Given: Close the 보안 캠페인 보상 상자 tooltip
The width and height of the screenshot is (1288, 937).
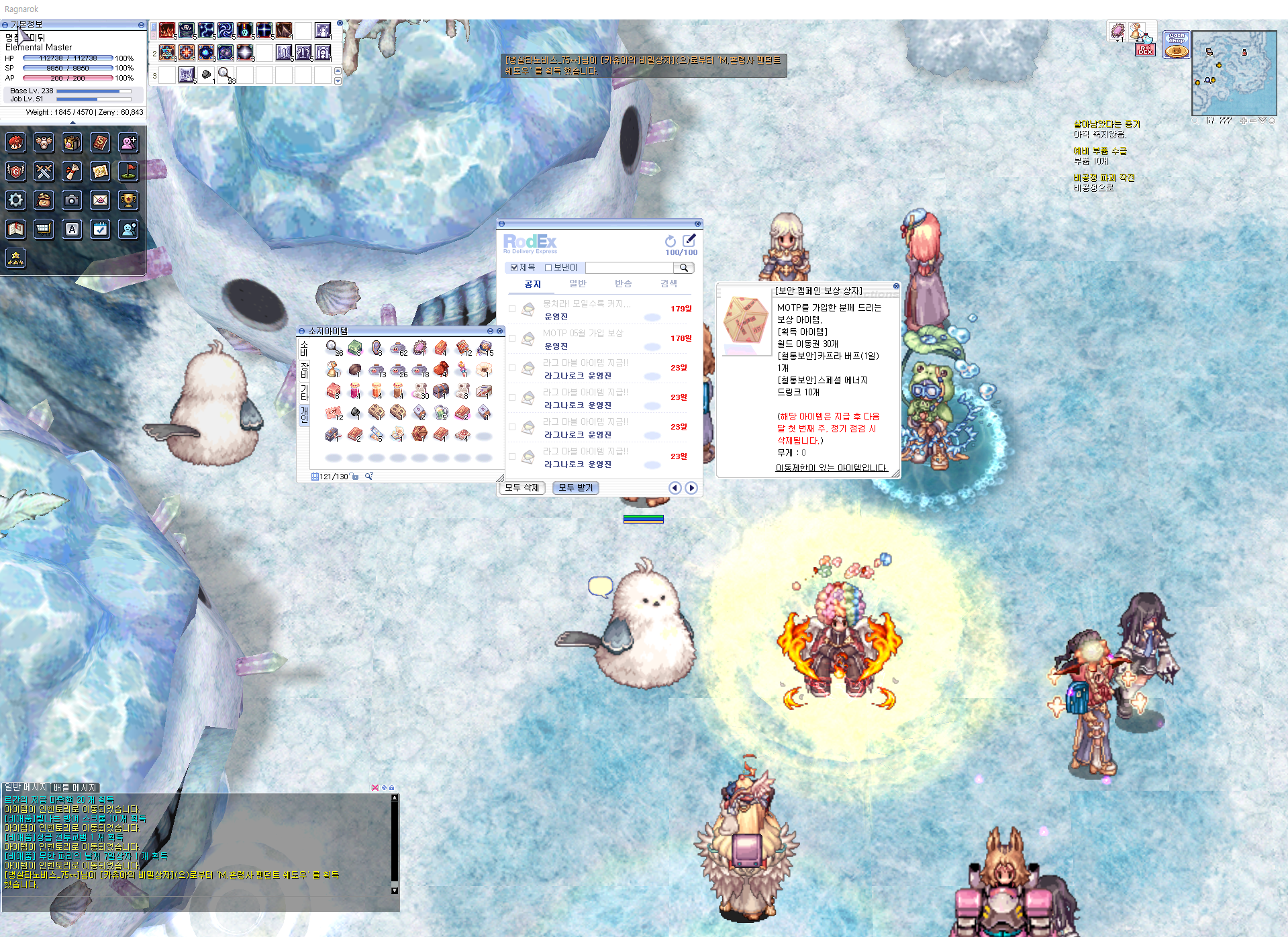Looking at the screenshot, I should coord(896,286).
